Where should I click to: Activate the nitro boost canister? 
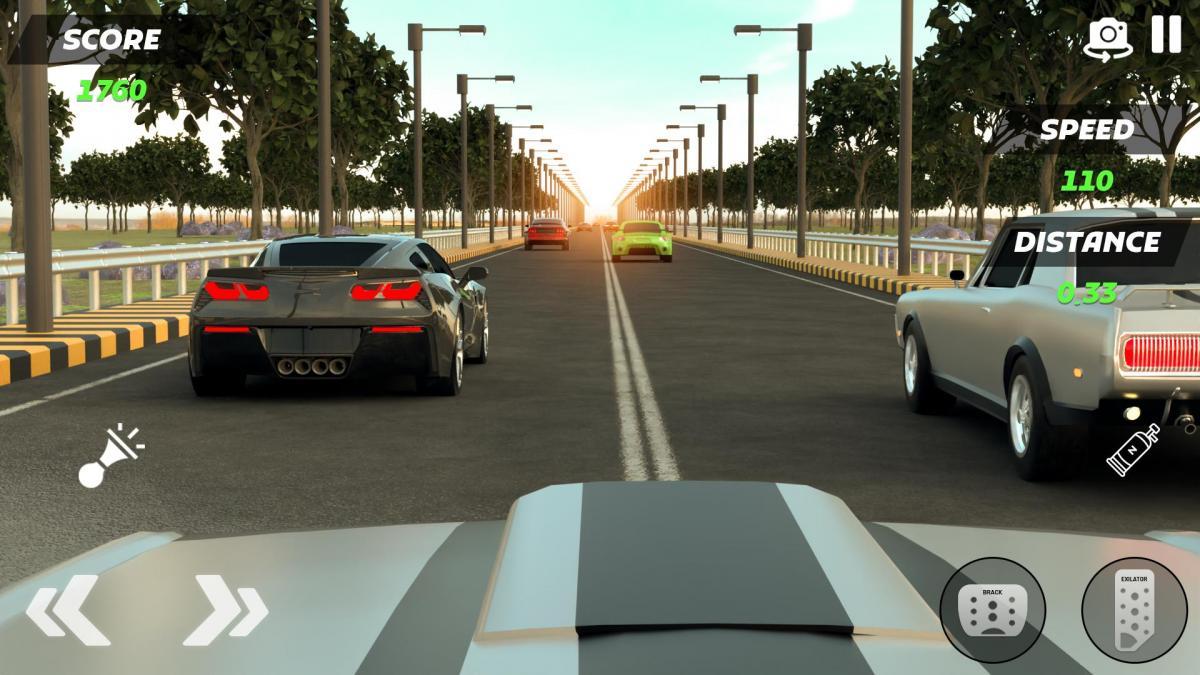[1132, 449]
